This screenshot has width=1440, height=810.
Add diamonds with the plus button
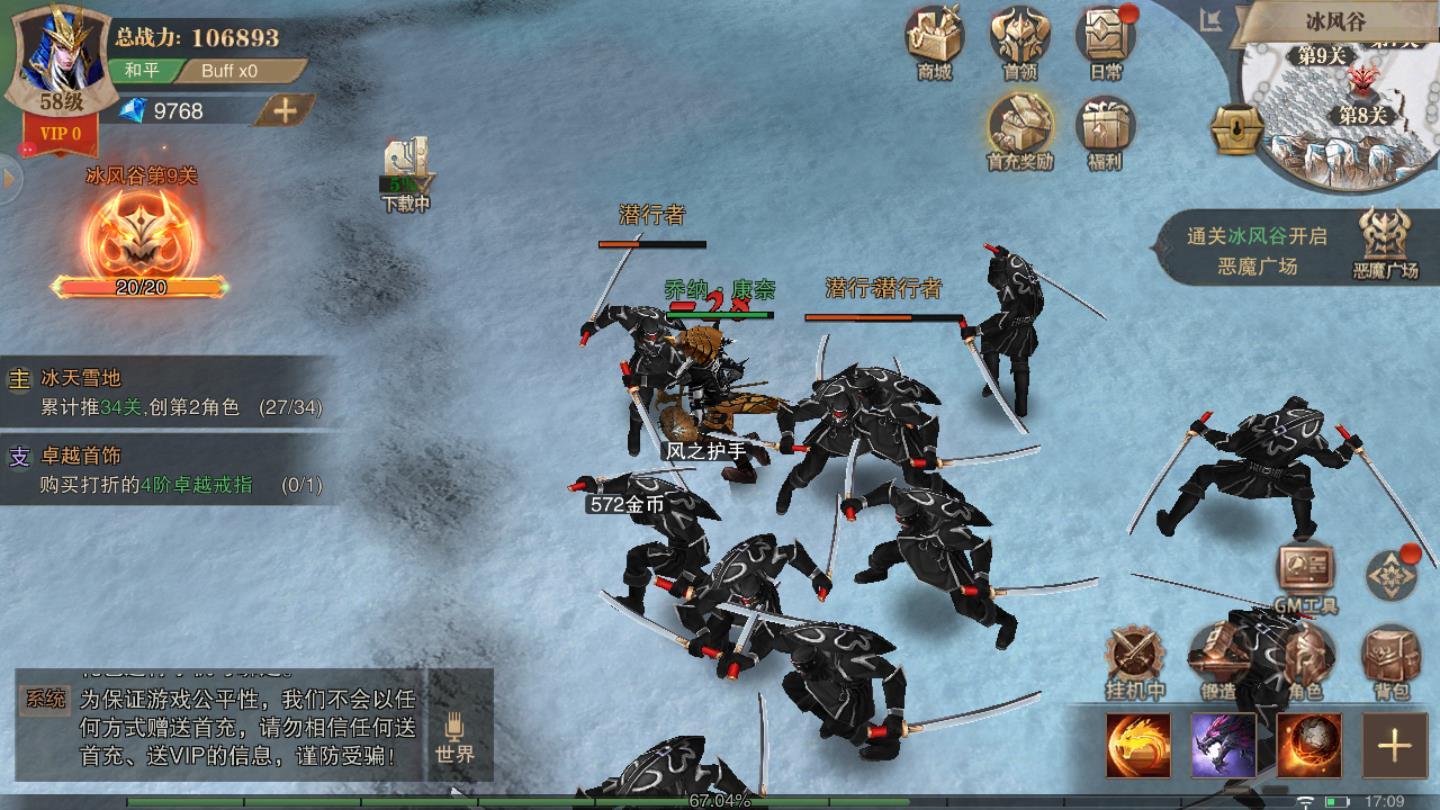pos(284,111)
